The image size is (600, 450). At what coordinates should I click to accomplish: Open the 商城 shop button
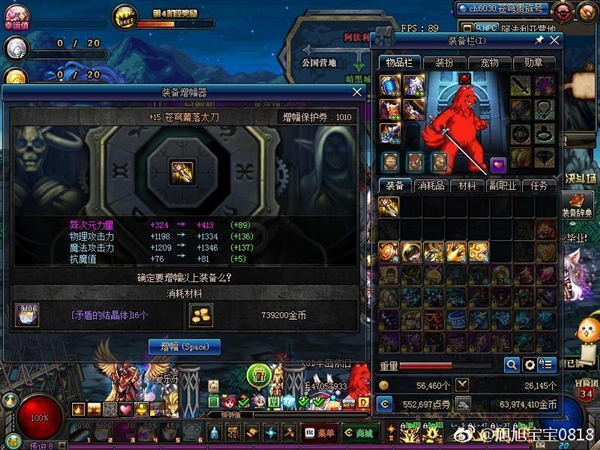pos(356,432)
